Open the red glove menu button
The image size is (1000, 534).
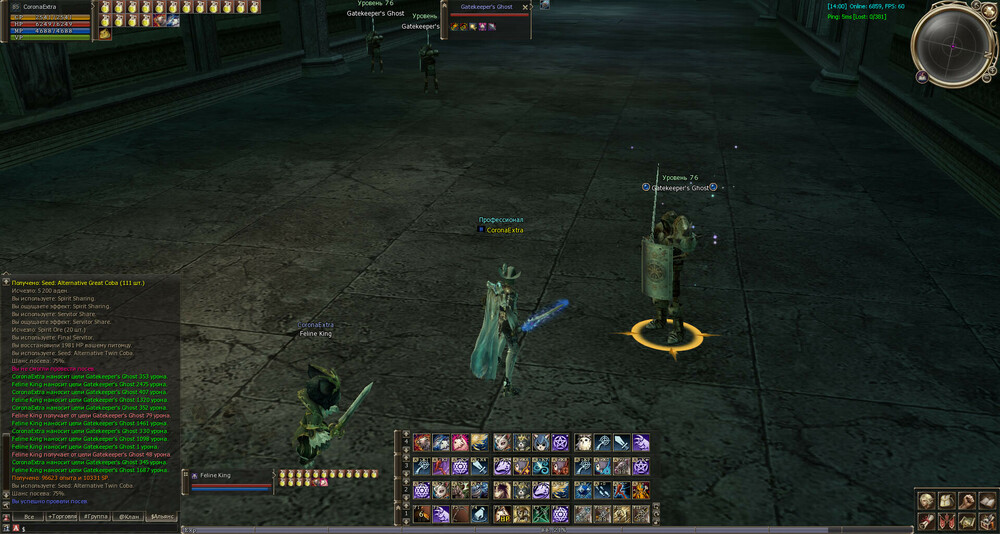click(x=927, y=520)
